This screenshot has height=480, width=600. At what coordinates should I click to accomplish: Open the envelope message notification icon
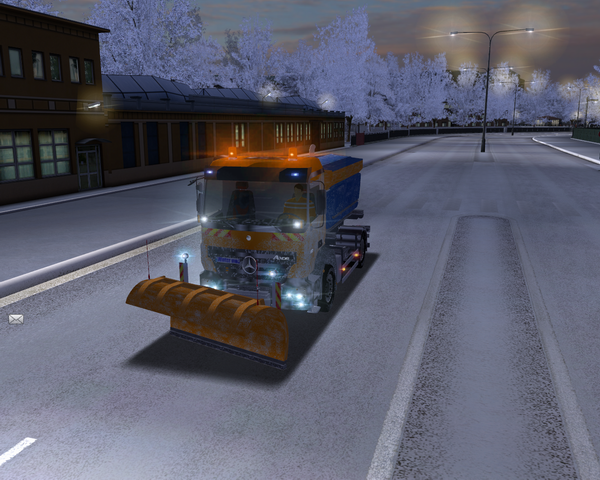point(16,319)
